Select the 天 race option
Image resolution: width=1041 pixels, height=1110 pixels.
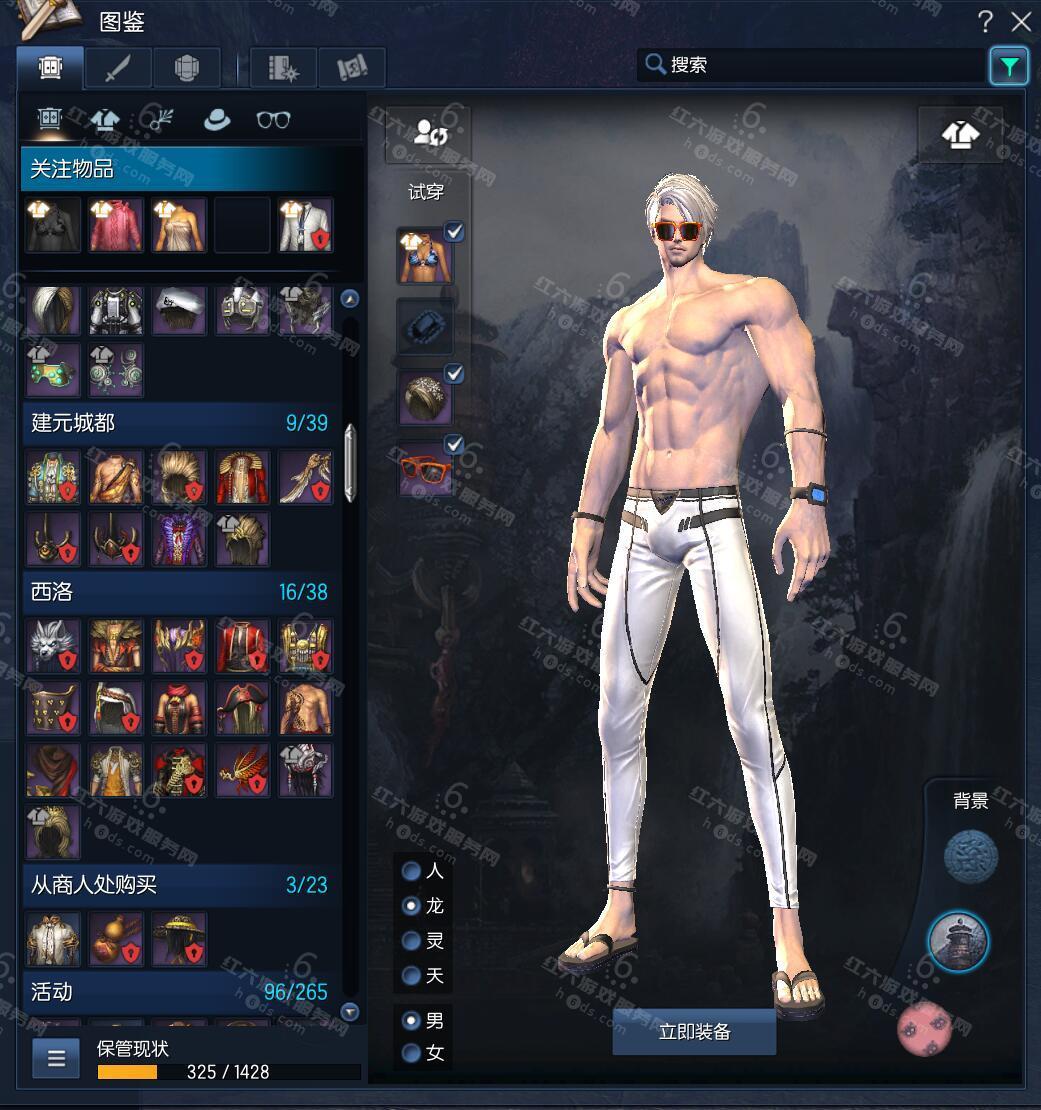click(x=411, y=975)
